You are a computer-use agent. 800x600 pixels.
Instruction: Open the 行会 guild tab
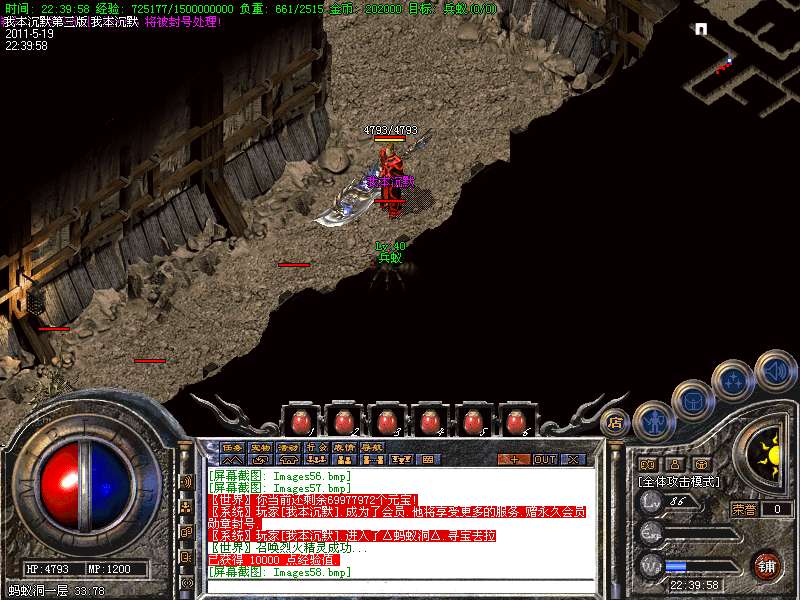(x=316, y=447)
